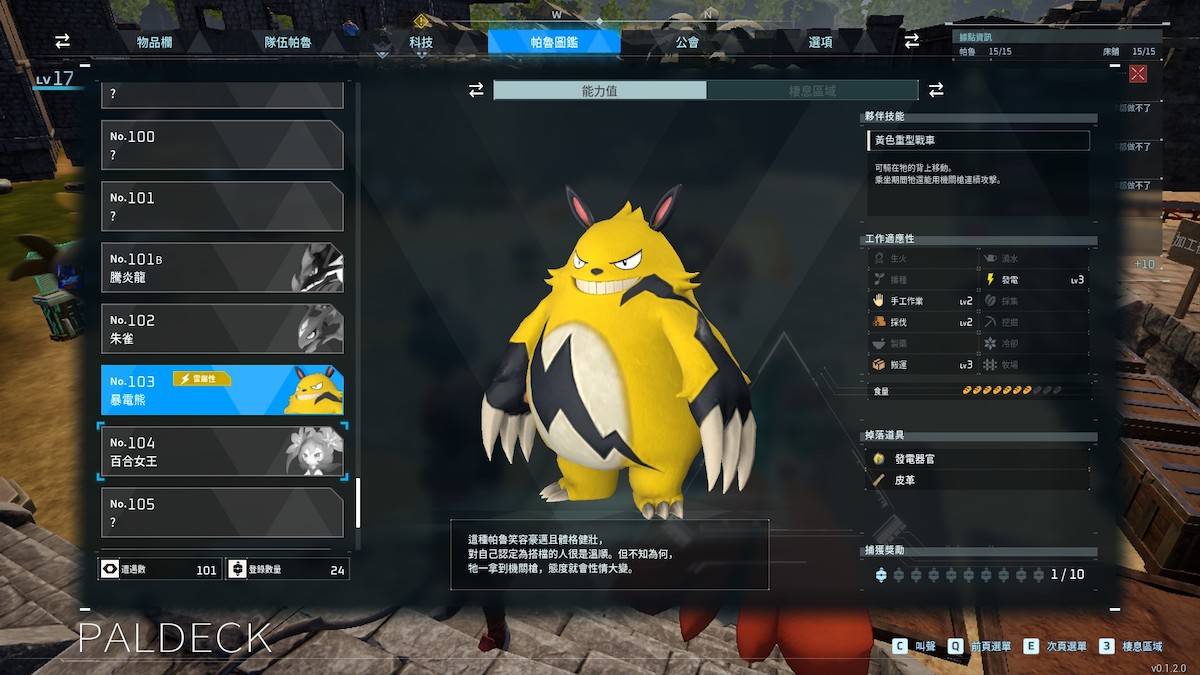Switch to the 公會 guild tab
Viewport: 1200px width, 675px height.
(687, 42)
